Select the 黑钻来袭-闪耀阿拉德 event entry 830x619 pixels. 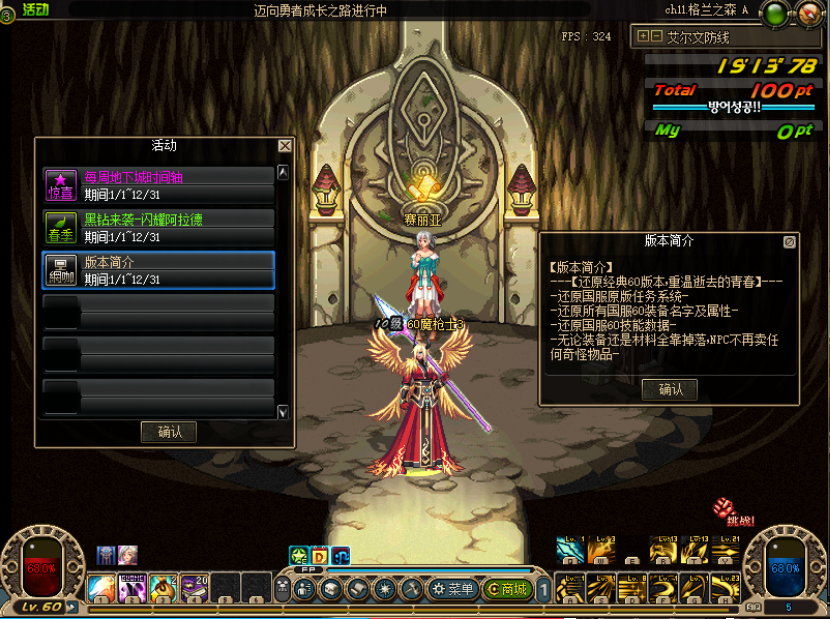158,227
